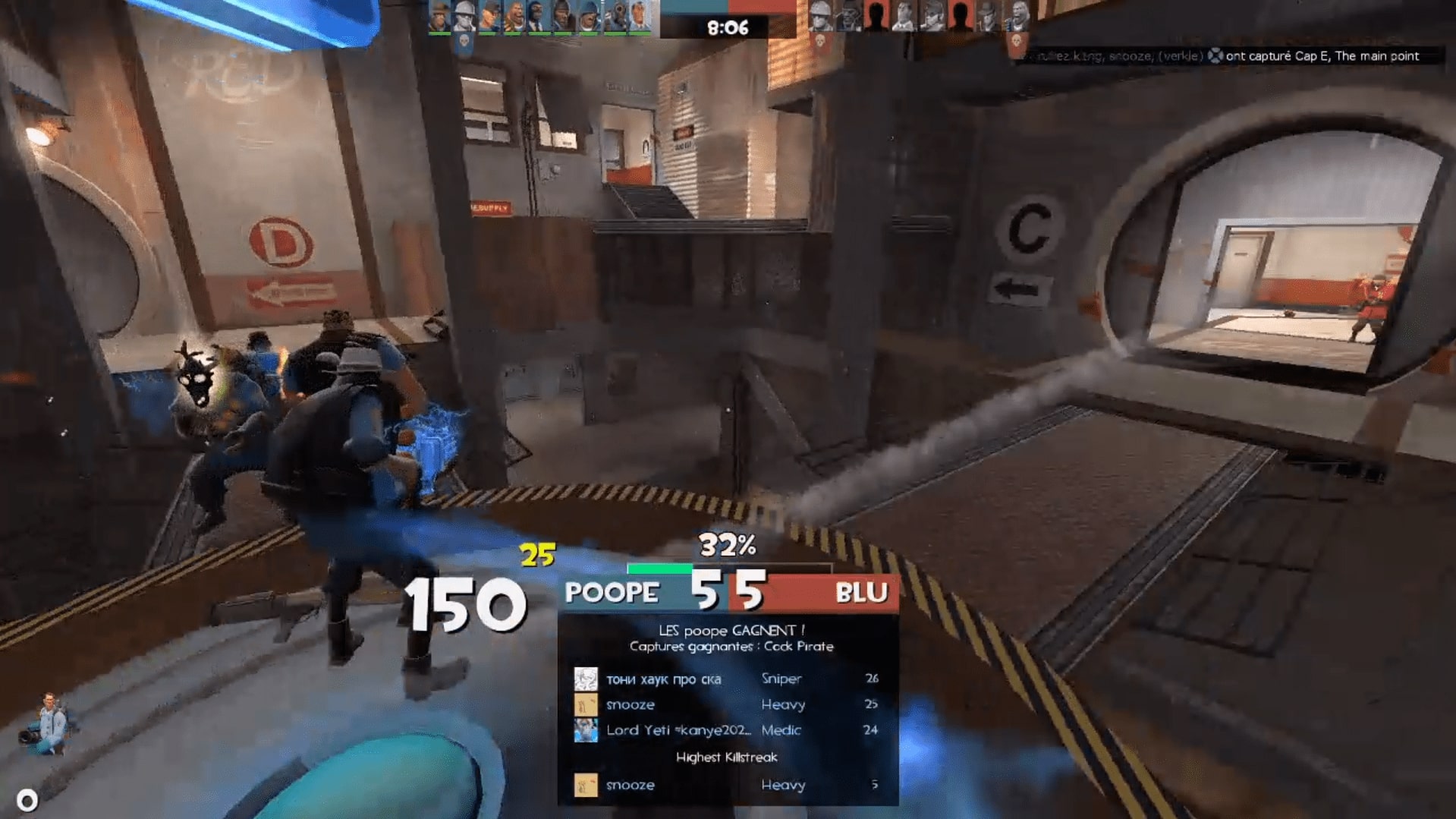Click the Sniper player's avatar thumbnail
The width and height of the screenshot is (1456, 819).
tap(585, 679)
